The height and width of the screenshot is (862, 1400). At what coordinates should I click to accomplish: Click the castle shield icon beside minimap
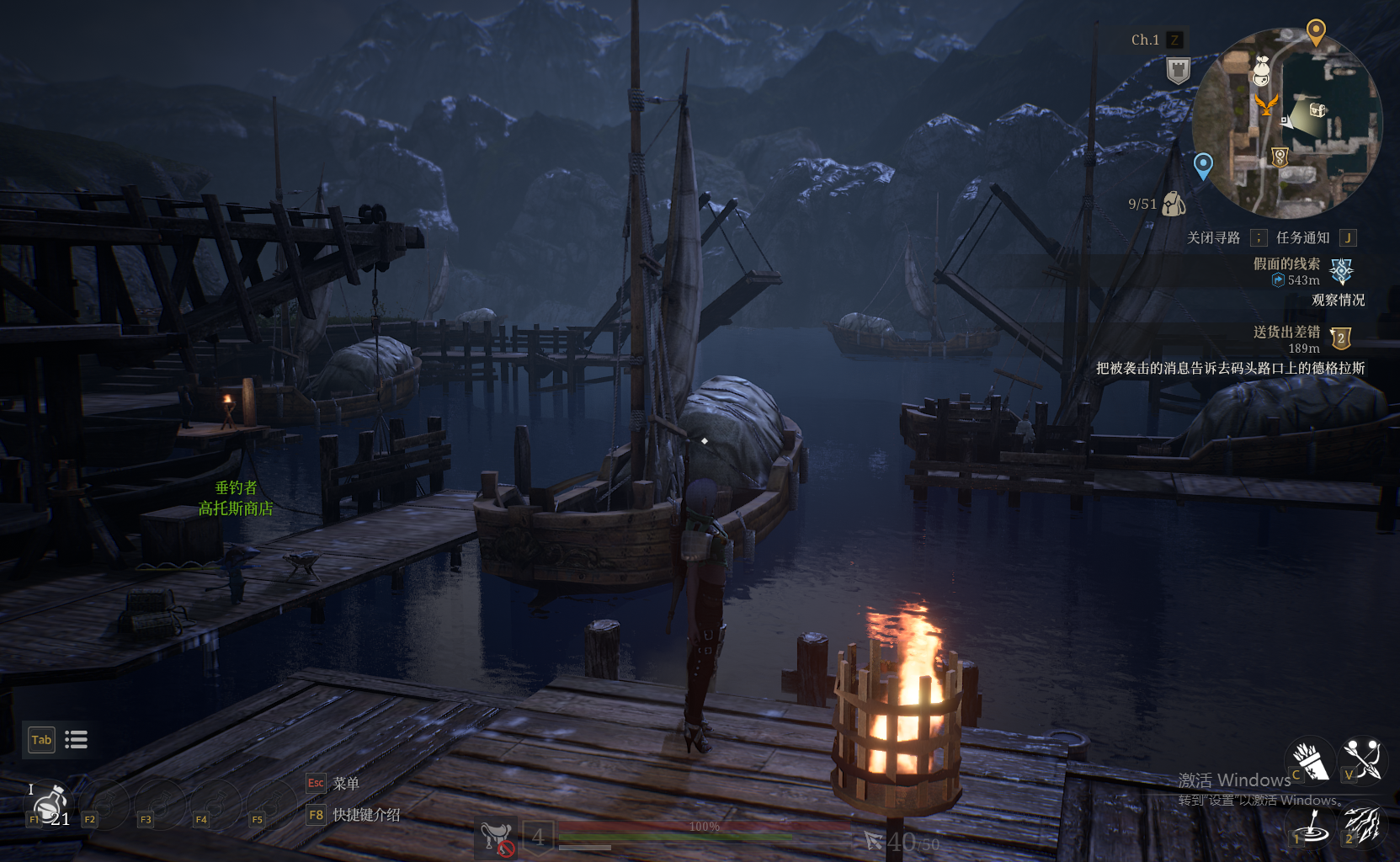pyautogui.click(x=1178, y=70)
